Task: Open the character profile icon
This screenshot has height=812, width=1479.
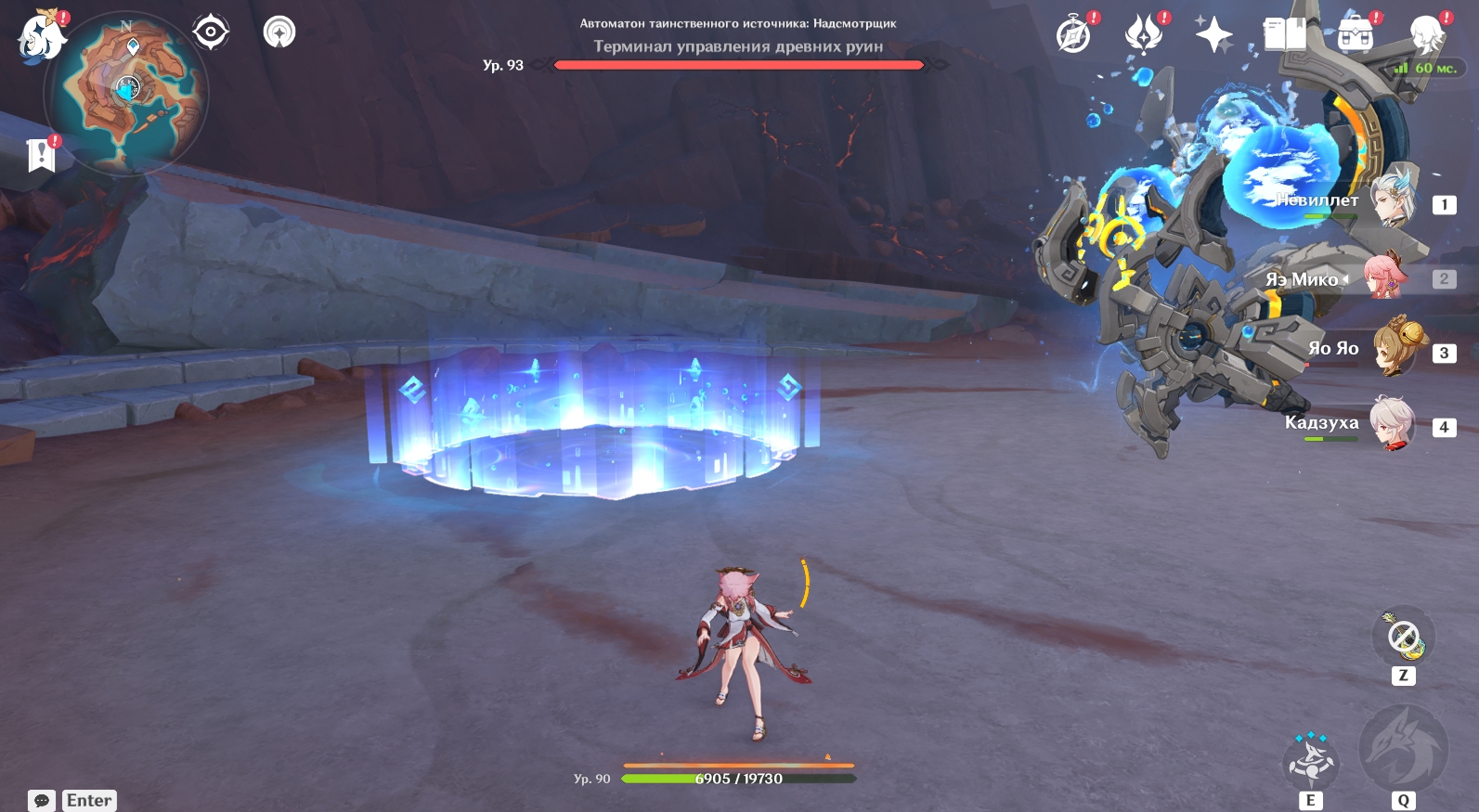Action: [x=1425, y=35]
